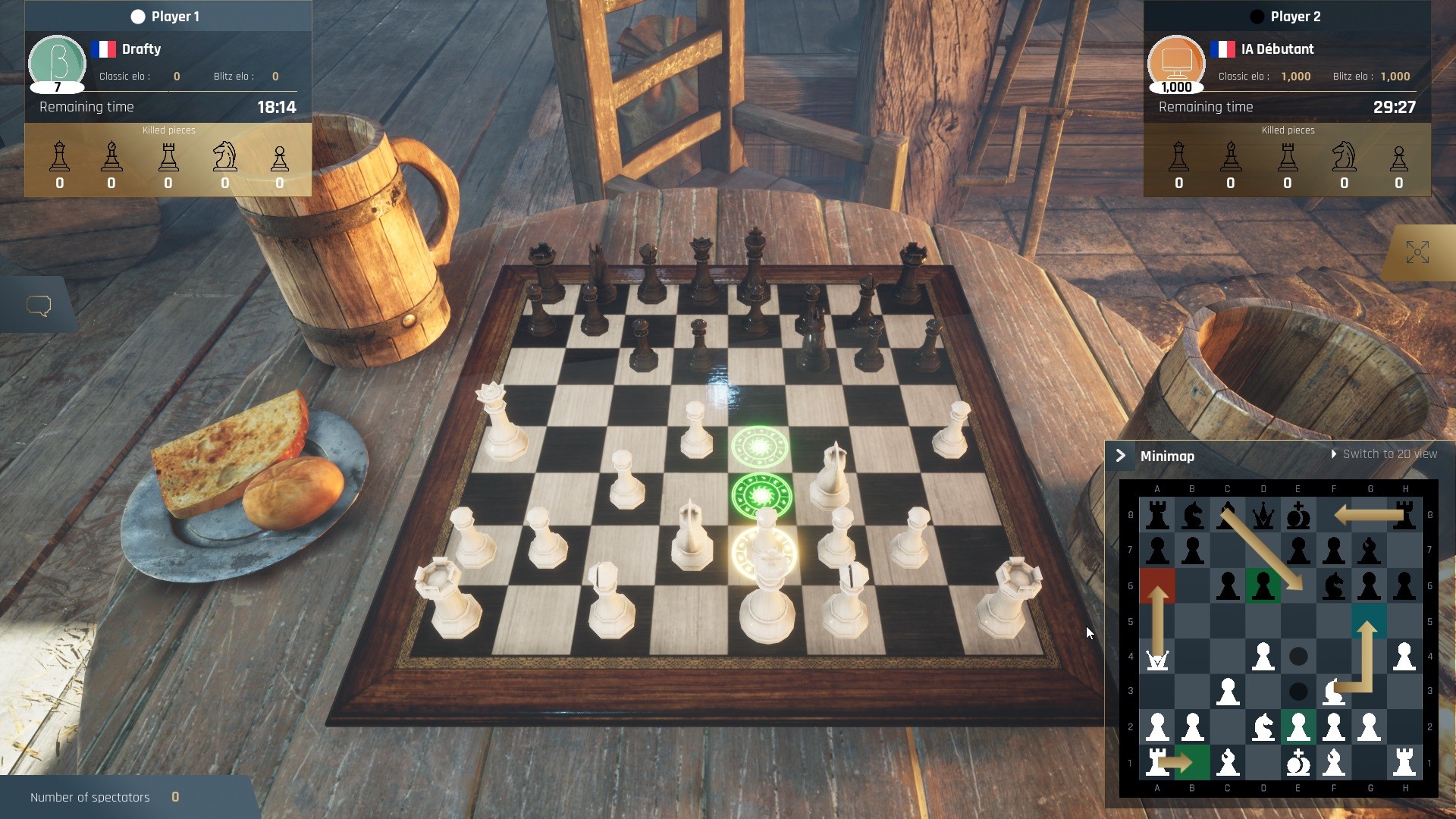Select the rook icon in Player 1's killed pieces
This screenshot has height=819, width=1456.
[x=169, y=157]
